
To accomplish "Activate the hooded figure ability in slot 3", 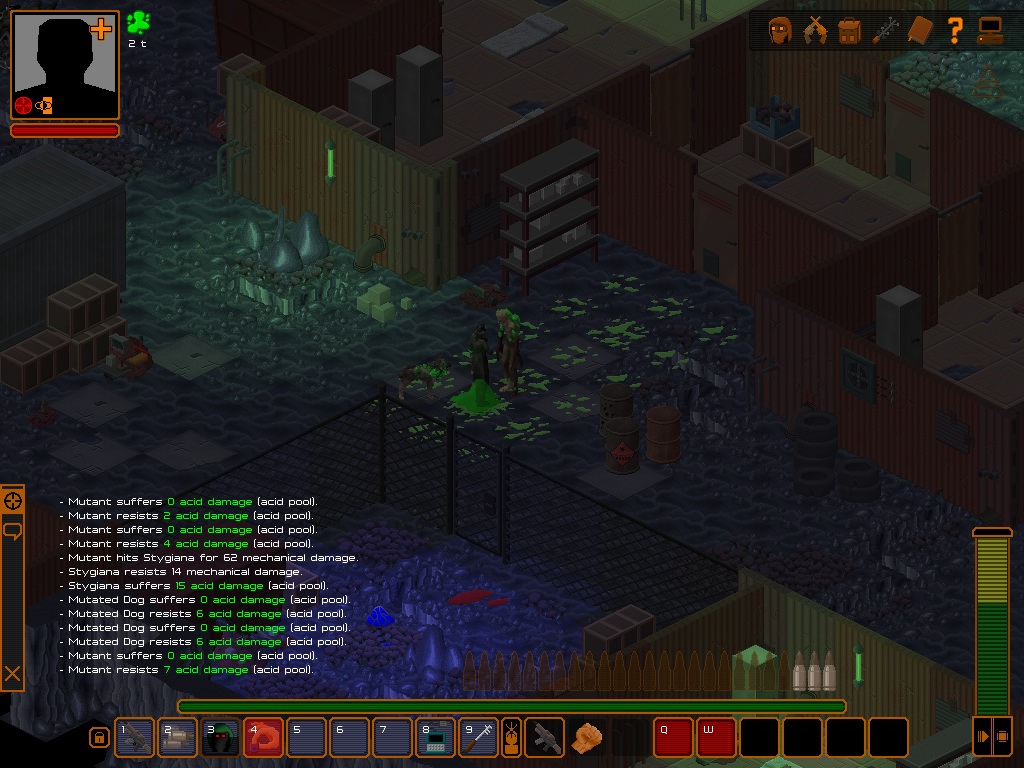I will (220, 738).
